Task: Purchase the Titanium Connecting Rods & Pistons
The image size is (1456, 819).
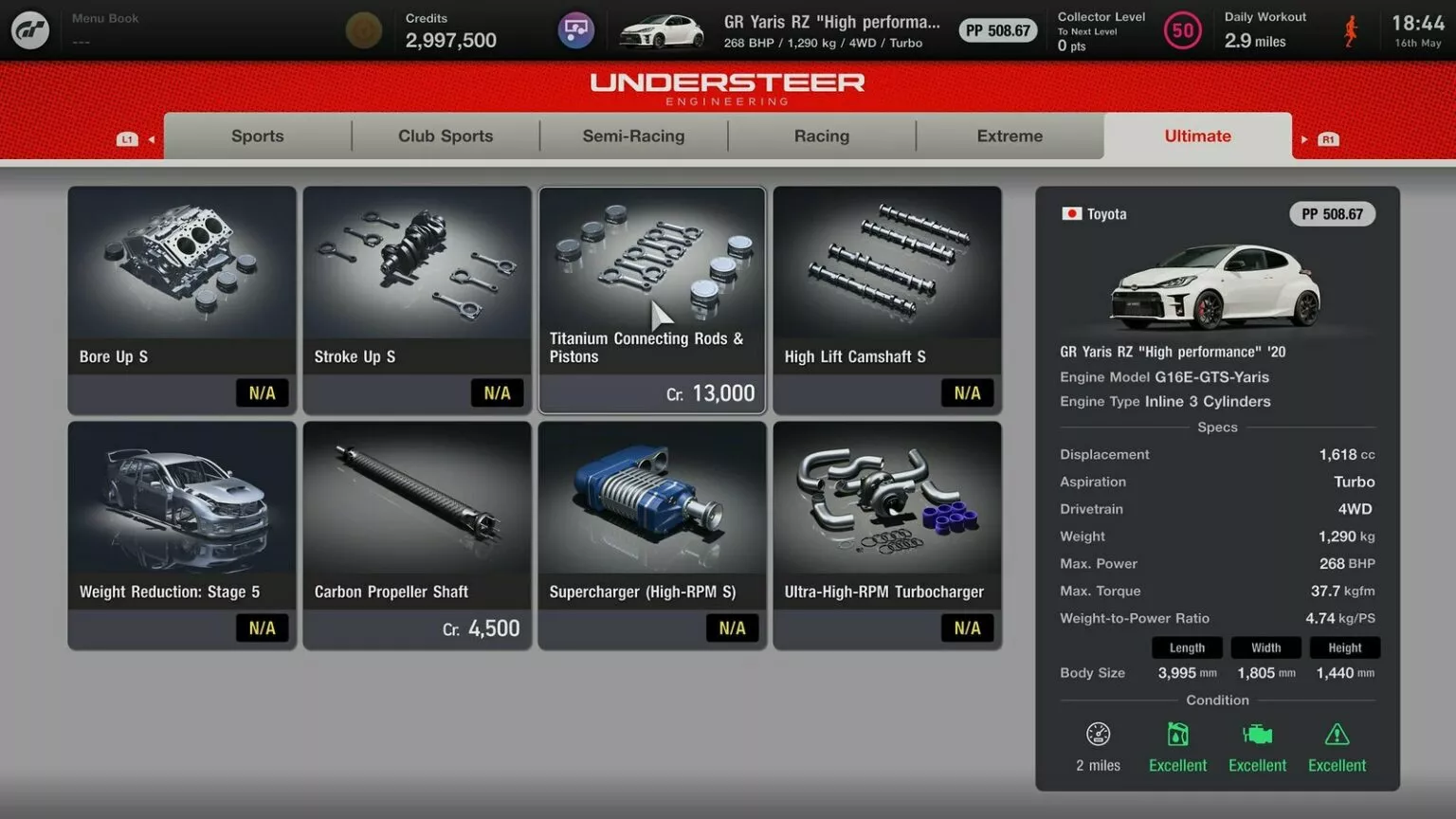Action: (x=651, y=299)
